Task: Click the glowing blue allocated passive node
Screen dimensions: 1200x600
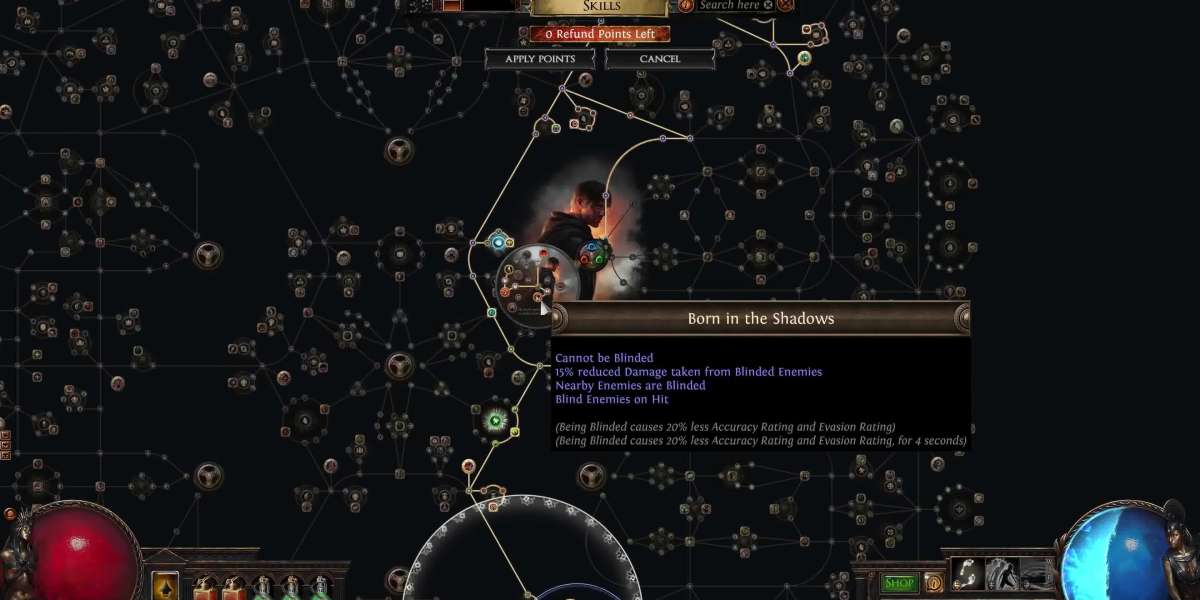Action: (x=499, y=243)
